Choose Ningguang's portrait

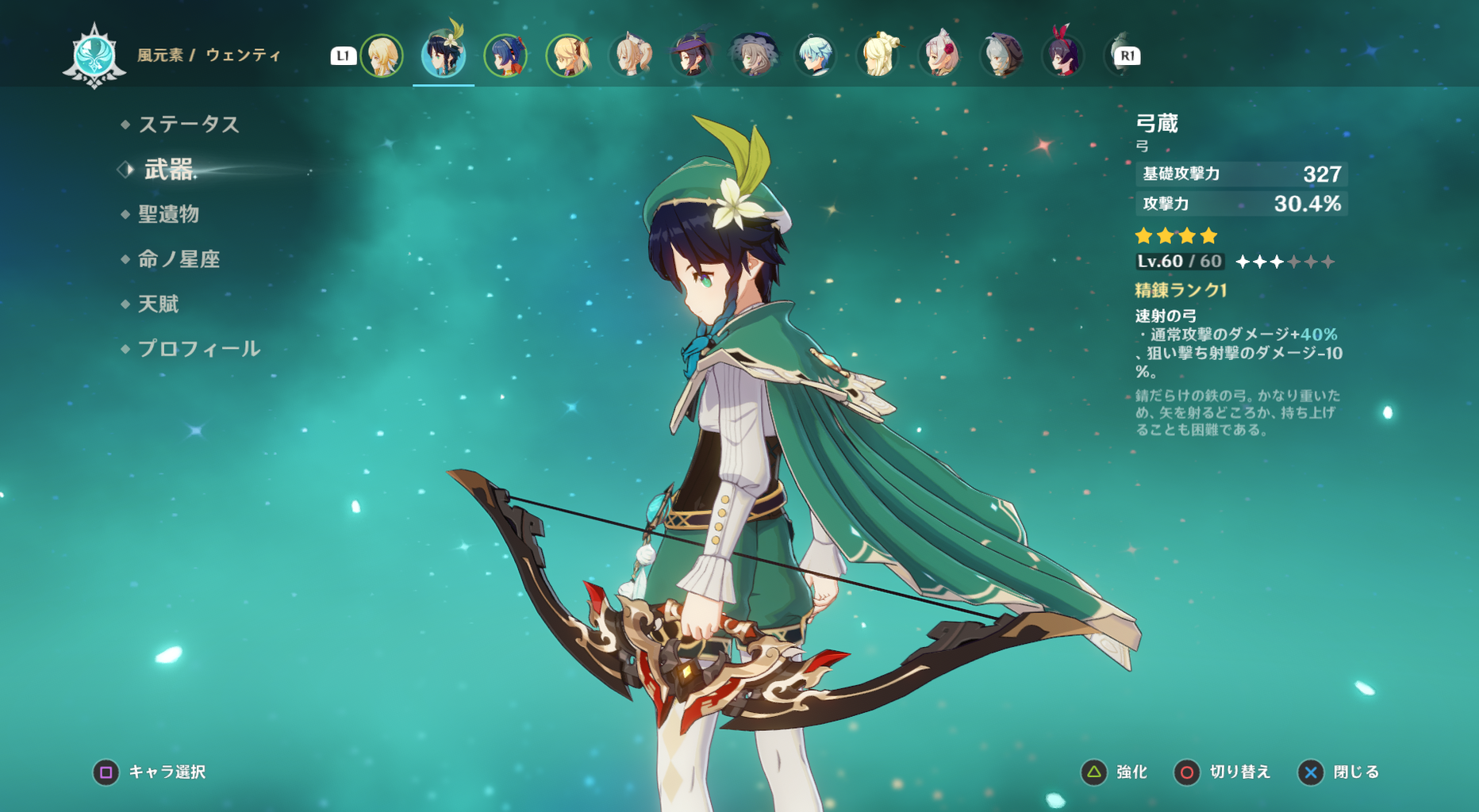878,56
